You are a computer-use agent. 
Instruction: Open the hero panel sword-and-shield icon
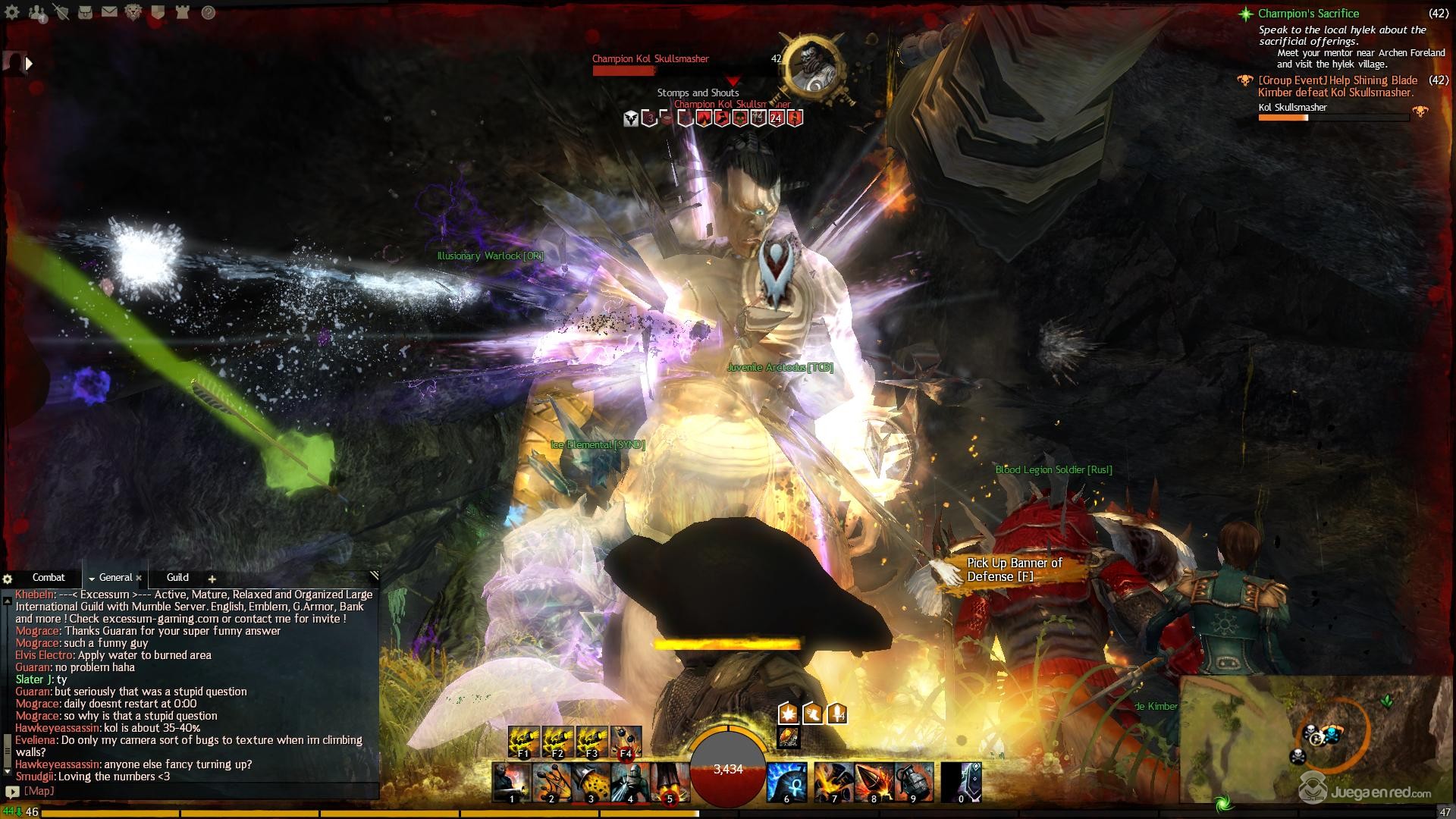click(61, 12)
